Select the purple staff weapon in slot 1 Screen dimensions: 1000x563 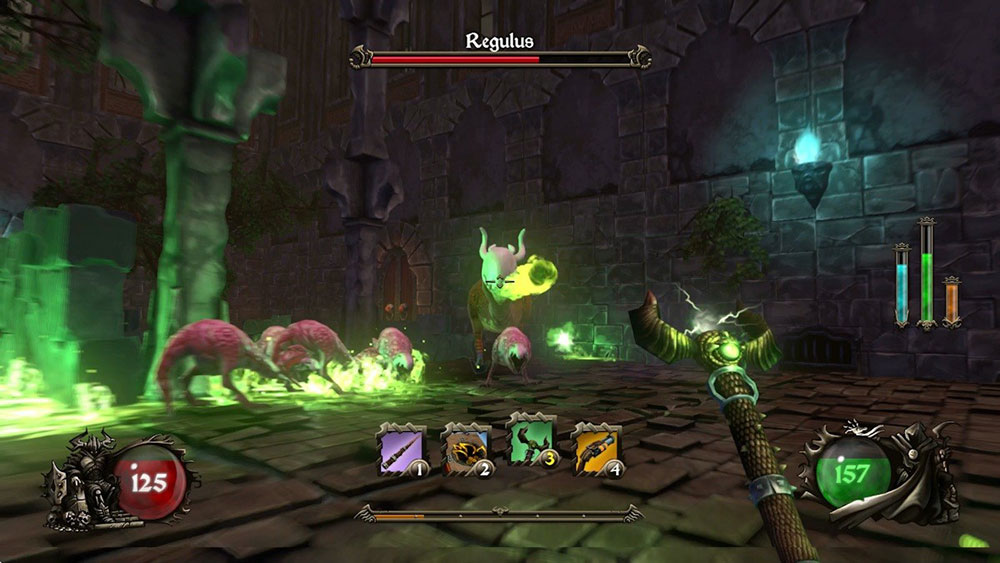click(x=402, y=449)
